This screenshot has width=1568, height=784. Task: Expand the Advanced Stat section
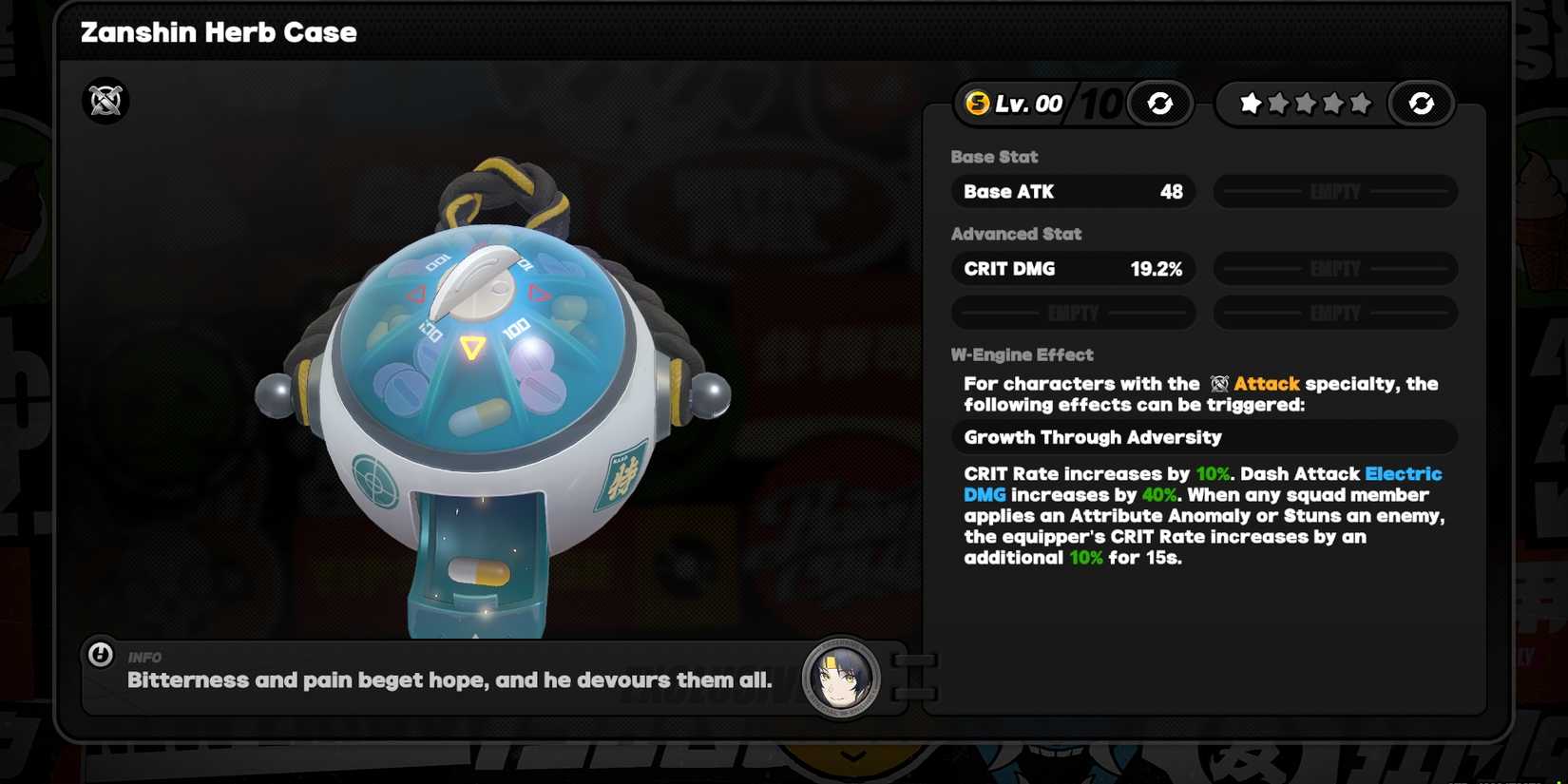click(x=1017, y=234)
